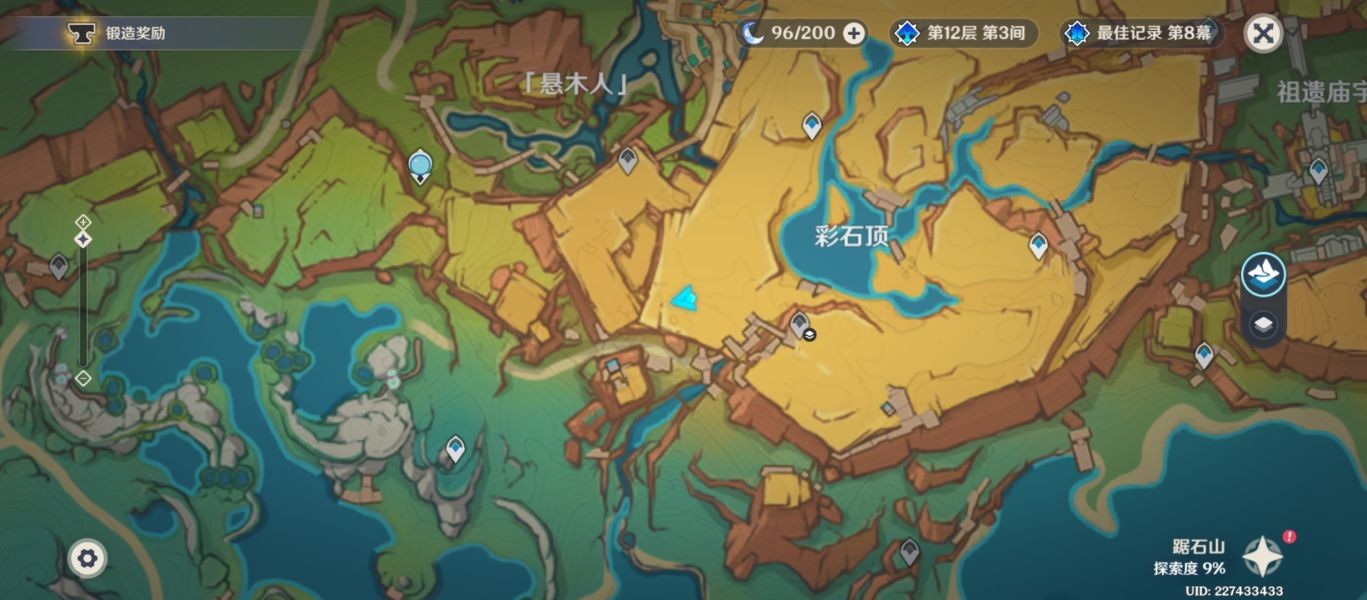This screenshot has height=600, width=1367.
Task: Tap the plus button beside 96/200 resin
Action: 854,33
